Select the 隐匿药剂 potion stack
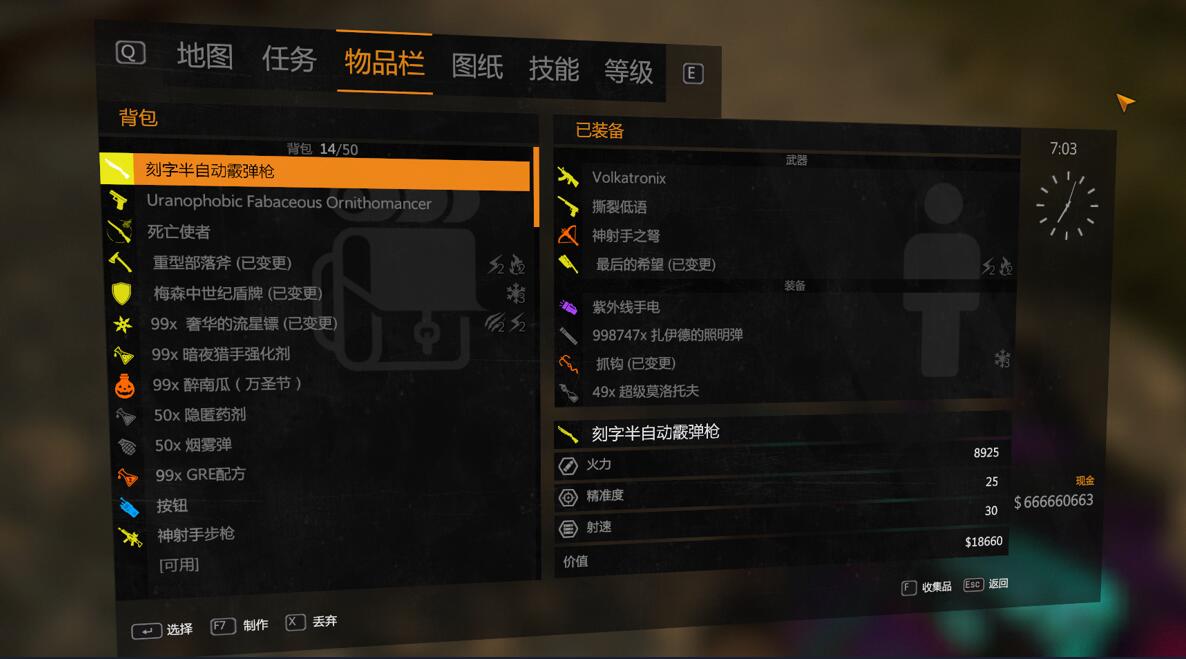Viewport: 1186px width, 659px height. pos(200,414)
